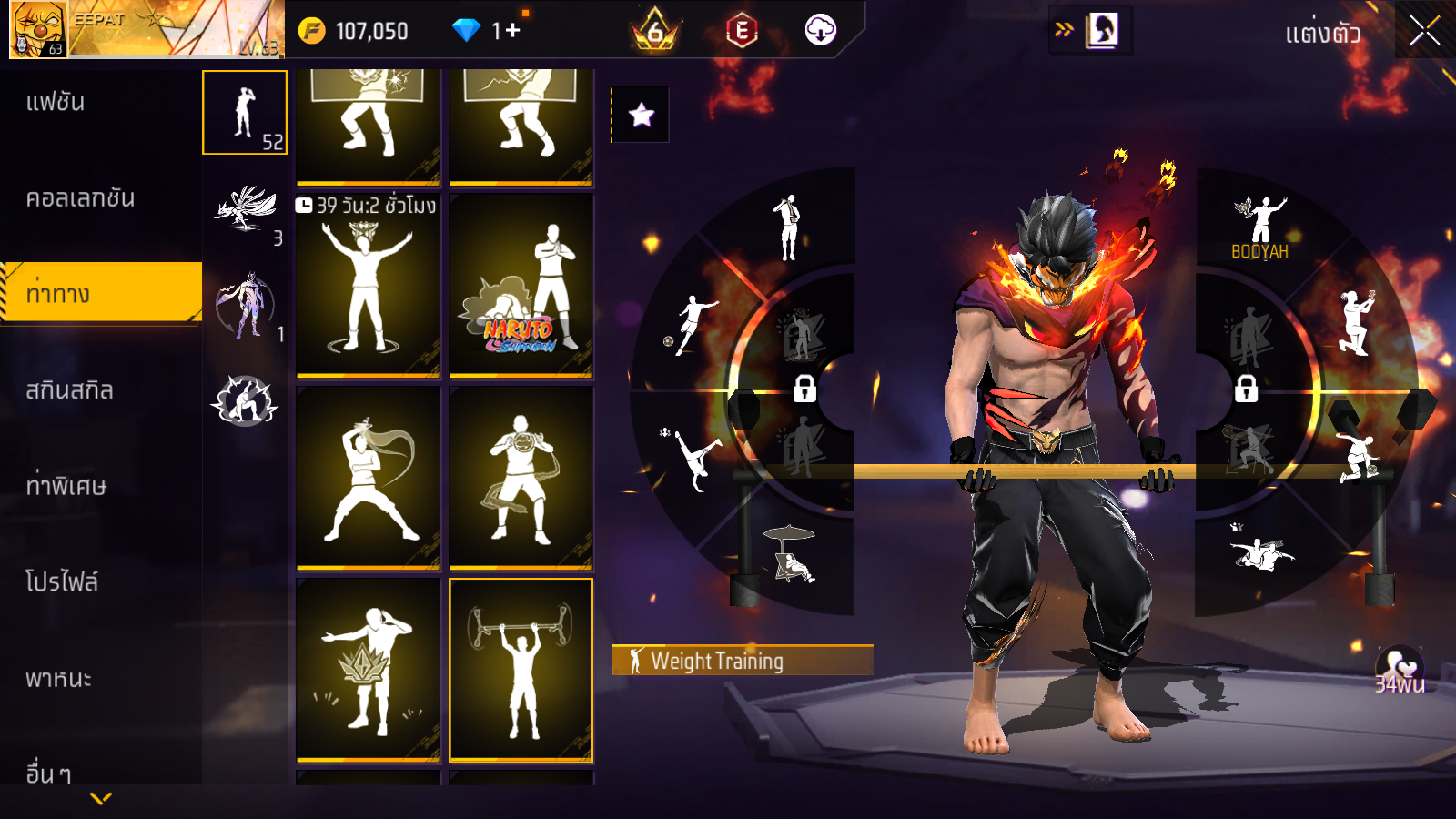Open the แฟชัน (Fashion) category
Screen dimensions: 1456x819
pos(56,102)
